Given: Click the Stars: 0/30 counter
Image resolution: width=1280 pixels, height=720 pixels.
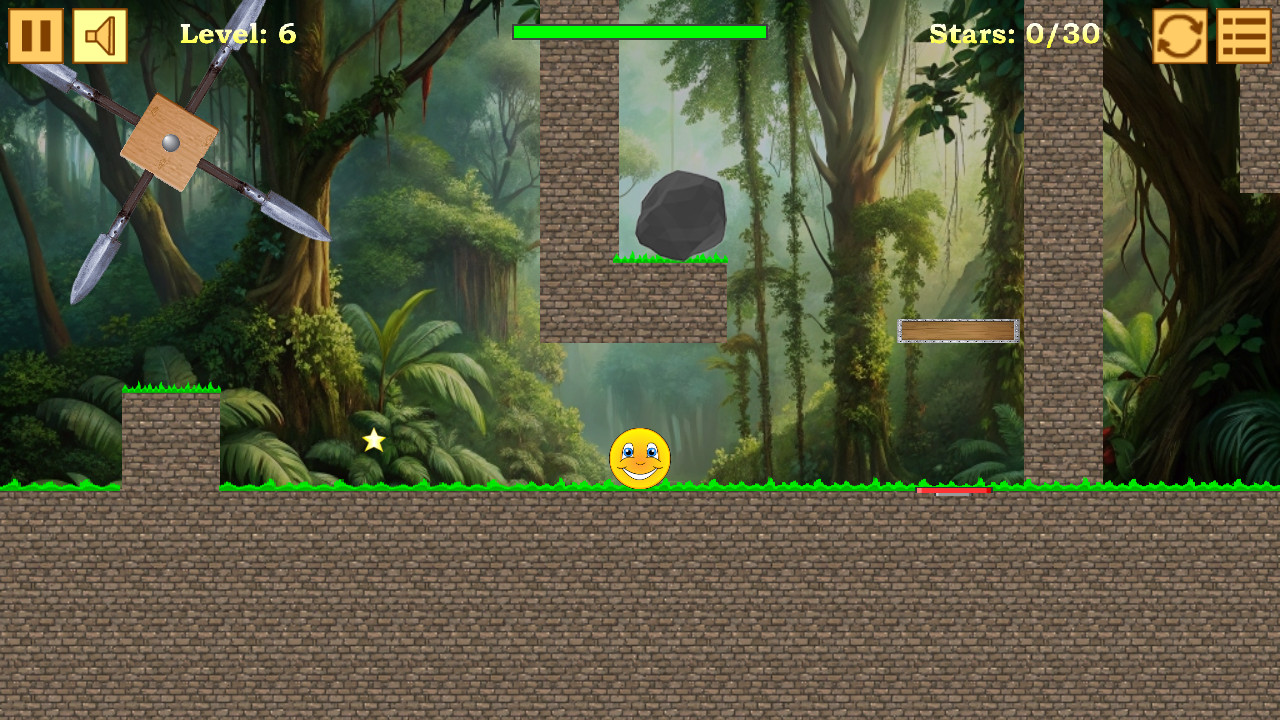Looking at the screenshot, I should coord(1013,34).
